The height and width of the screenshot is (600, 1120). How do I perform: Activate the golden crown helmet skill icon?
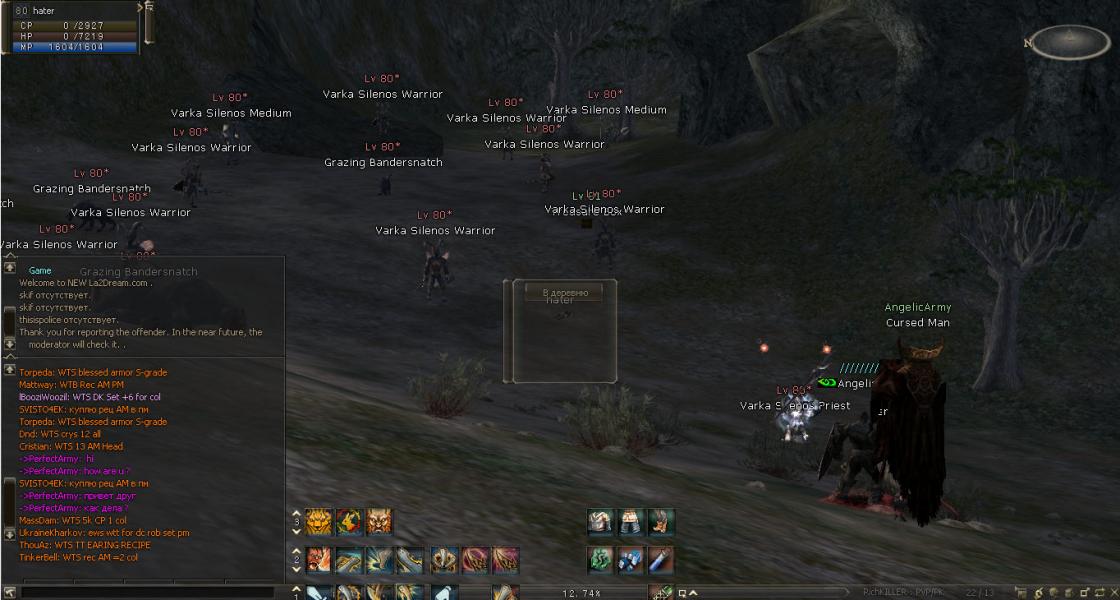click(x=445, y=559)
